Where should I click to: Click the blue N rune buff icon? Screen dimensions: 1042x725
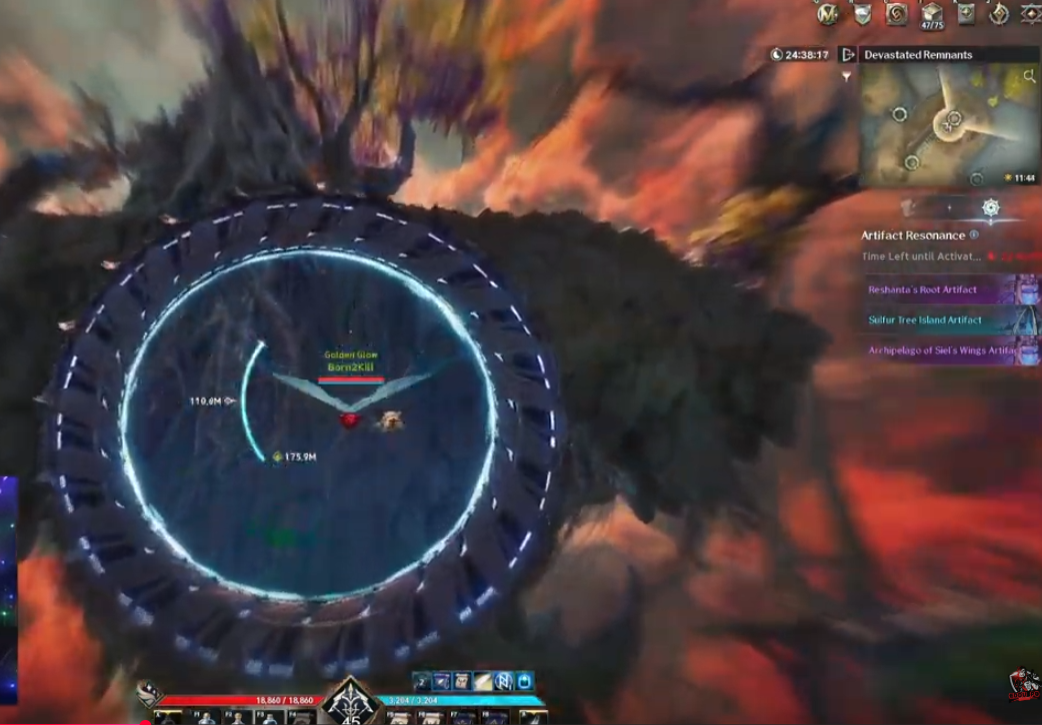pos(503,681)
